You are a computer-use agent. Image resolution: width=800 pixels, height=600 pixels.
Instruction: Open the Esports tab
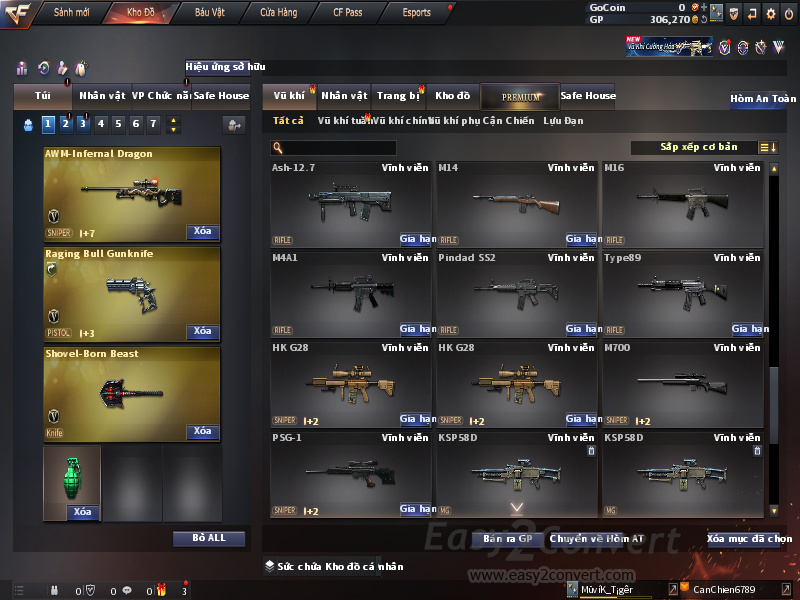tap(416, 13)
